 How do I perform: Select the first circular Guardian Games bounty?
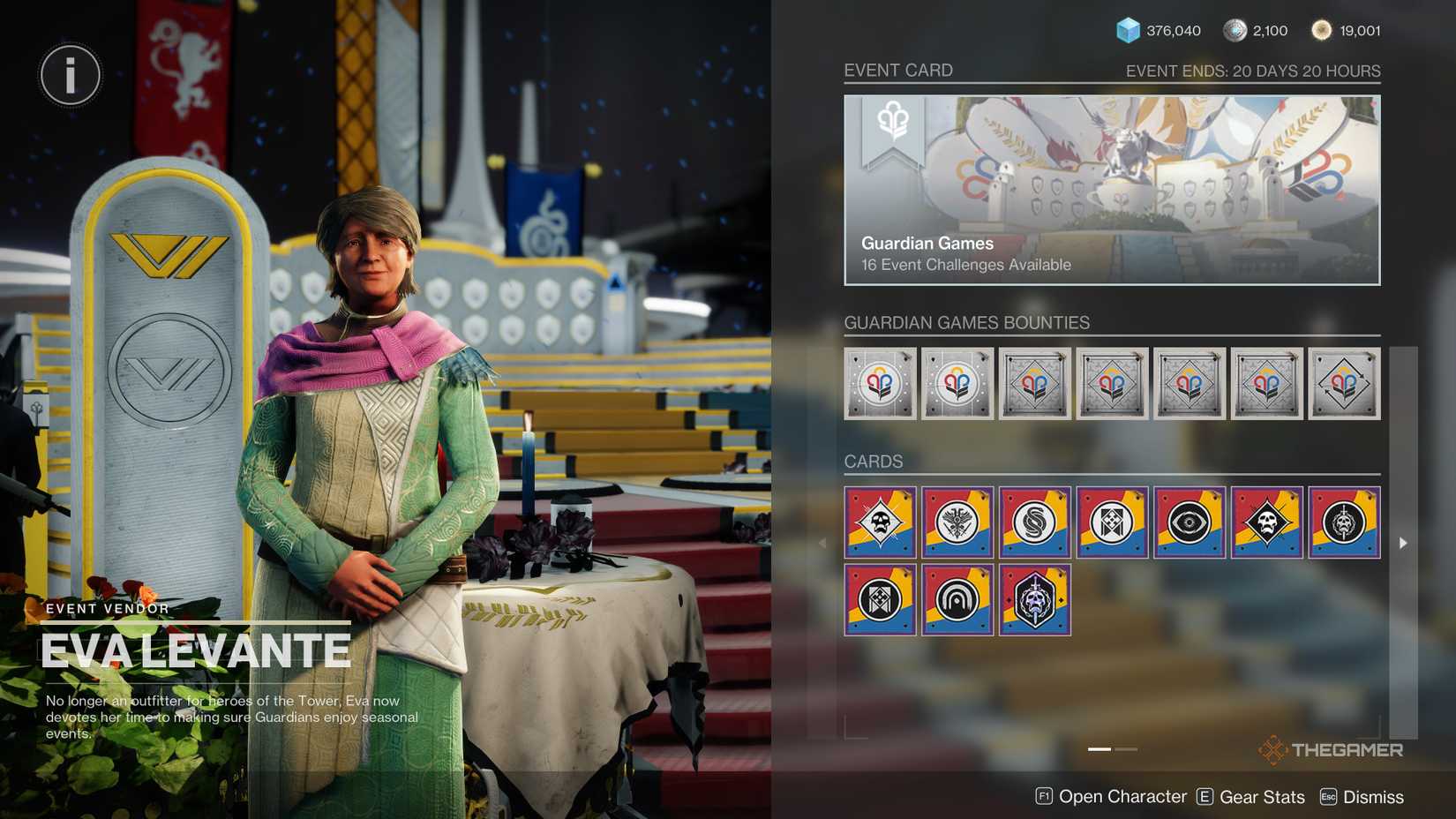pos(879,384)
